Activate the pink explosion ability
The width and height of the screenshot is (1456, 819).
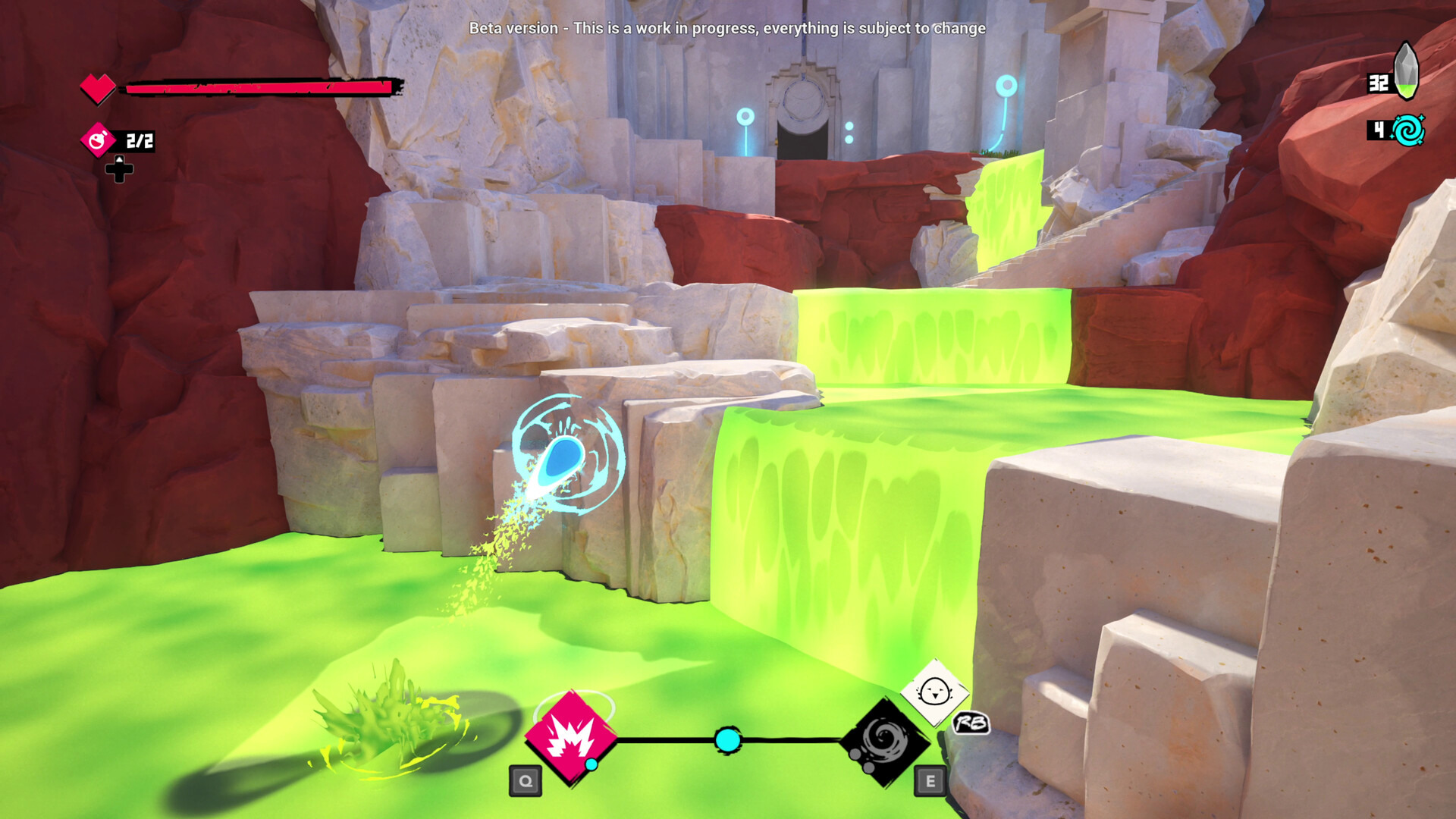click(x=571, y=736)
